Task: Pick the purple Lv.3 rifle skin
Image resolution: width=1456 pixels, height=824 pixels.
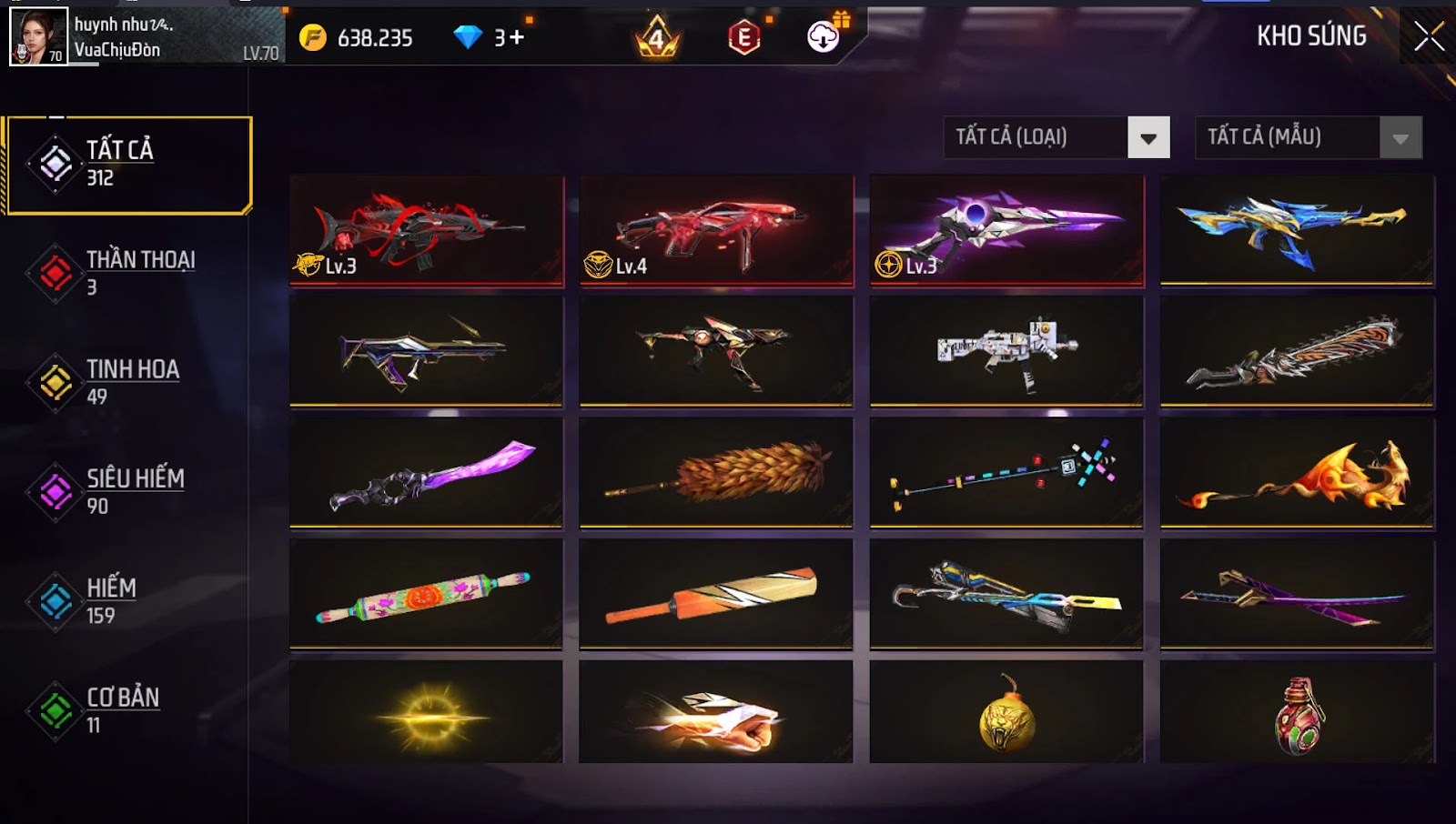Action: [x=1006, y=230]
